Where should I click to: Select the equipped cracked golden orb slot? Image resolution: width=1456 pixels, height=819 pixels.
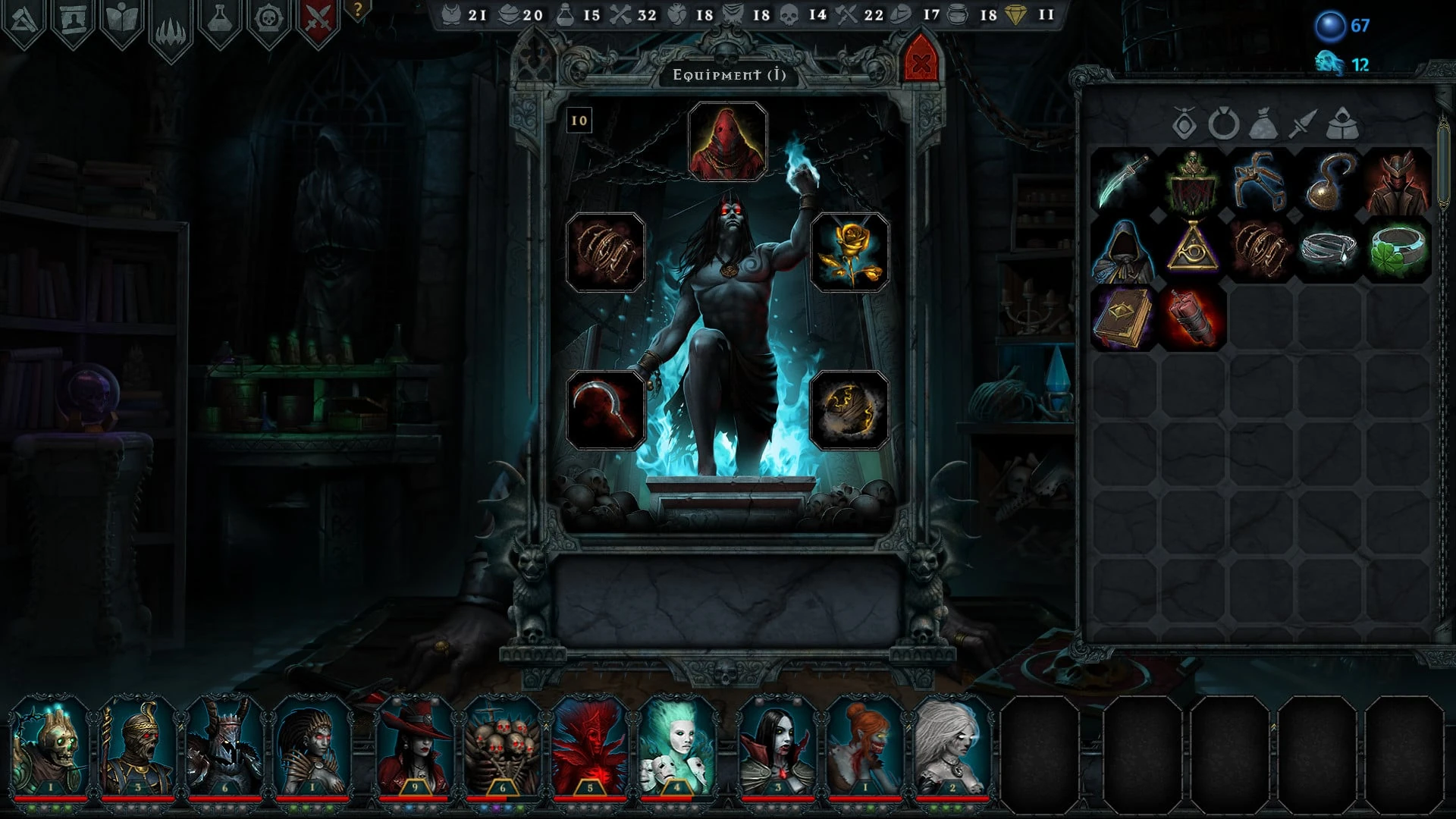849,410
